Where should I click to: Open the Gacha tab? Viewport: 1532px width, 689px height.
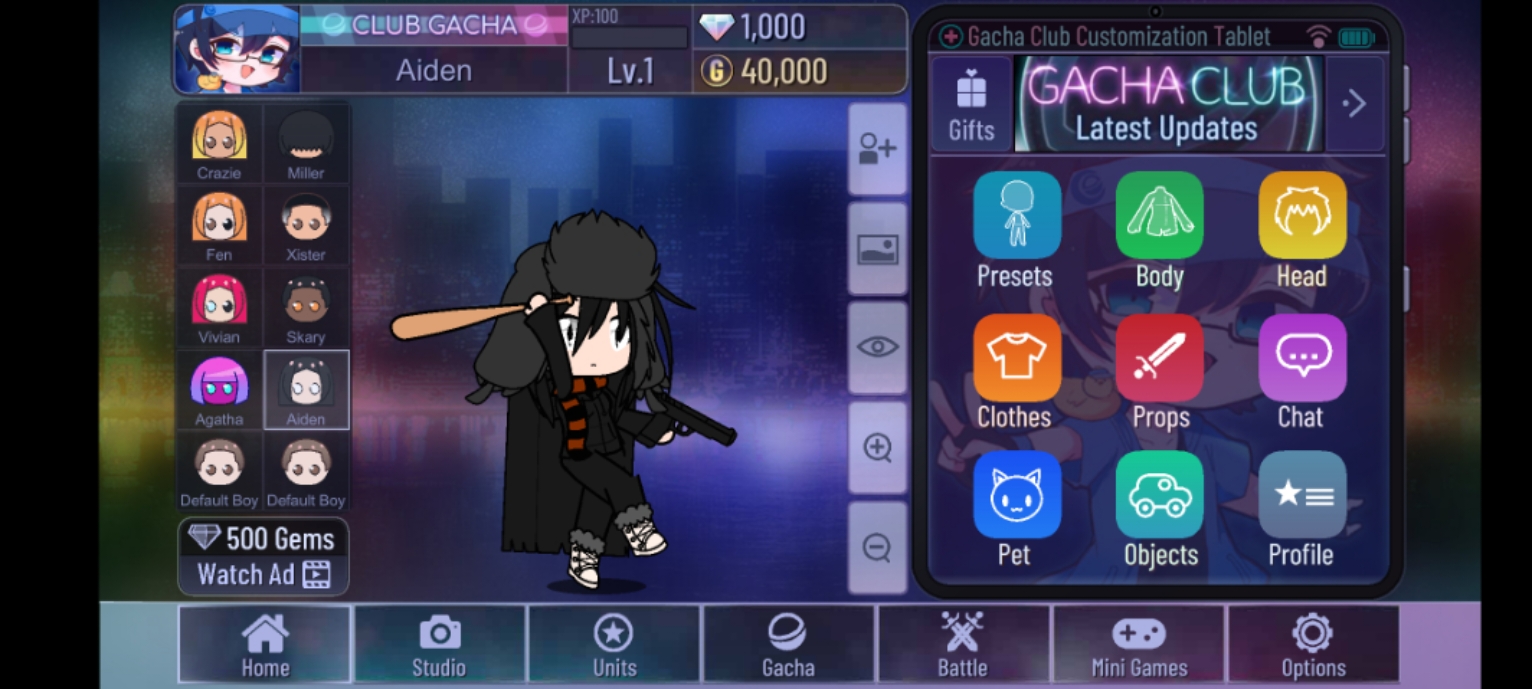coord(788,645)
